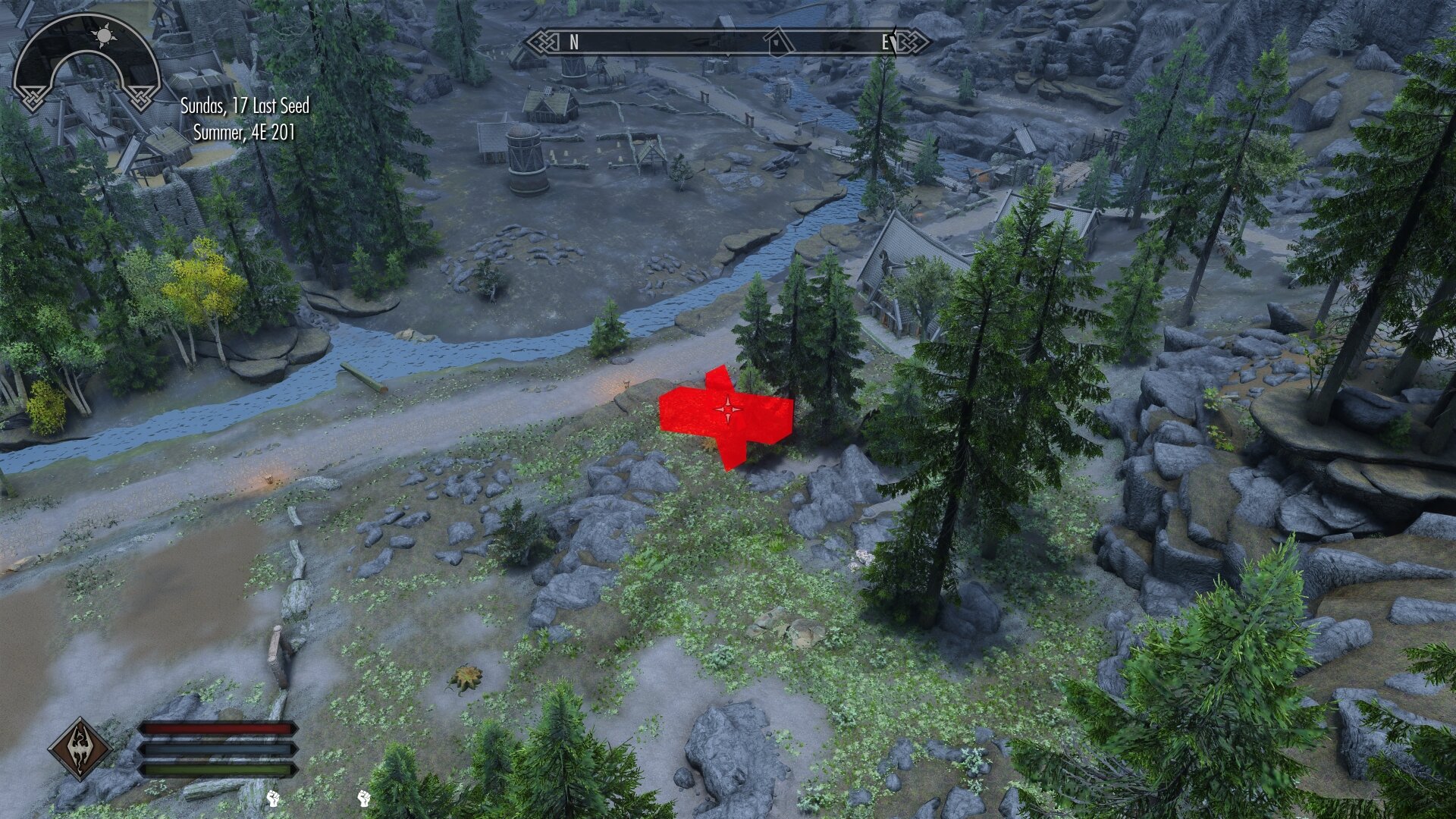
Task: Click the Summer, 4E 201 label
Action: [x=245, y=133]
